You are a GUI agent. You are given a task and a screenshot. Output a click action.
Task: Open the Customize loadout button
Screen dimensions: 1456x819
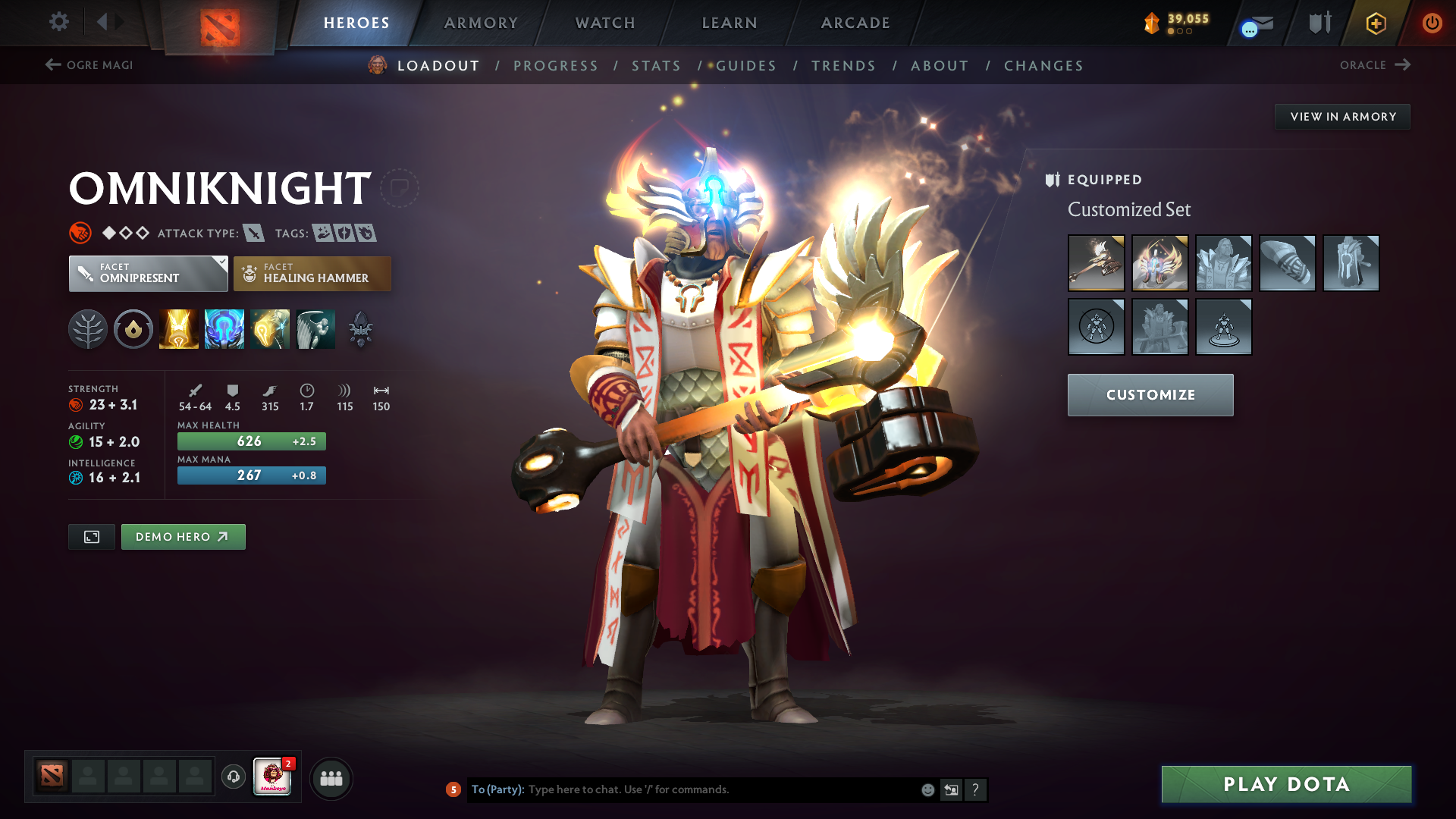[1150, 395]
